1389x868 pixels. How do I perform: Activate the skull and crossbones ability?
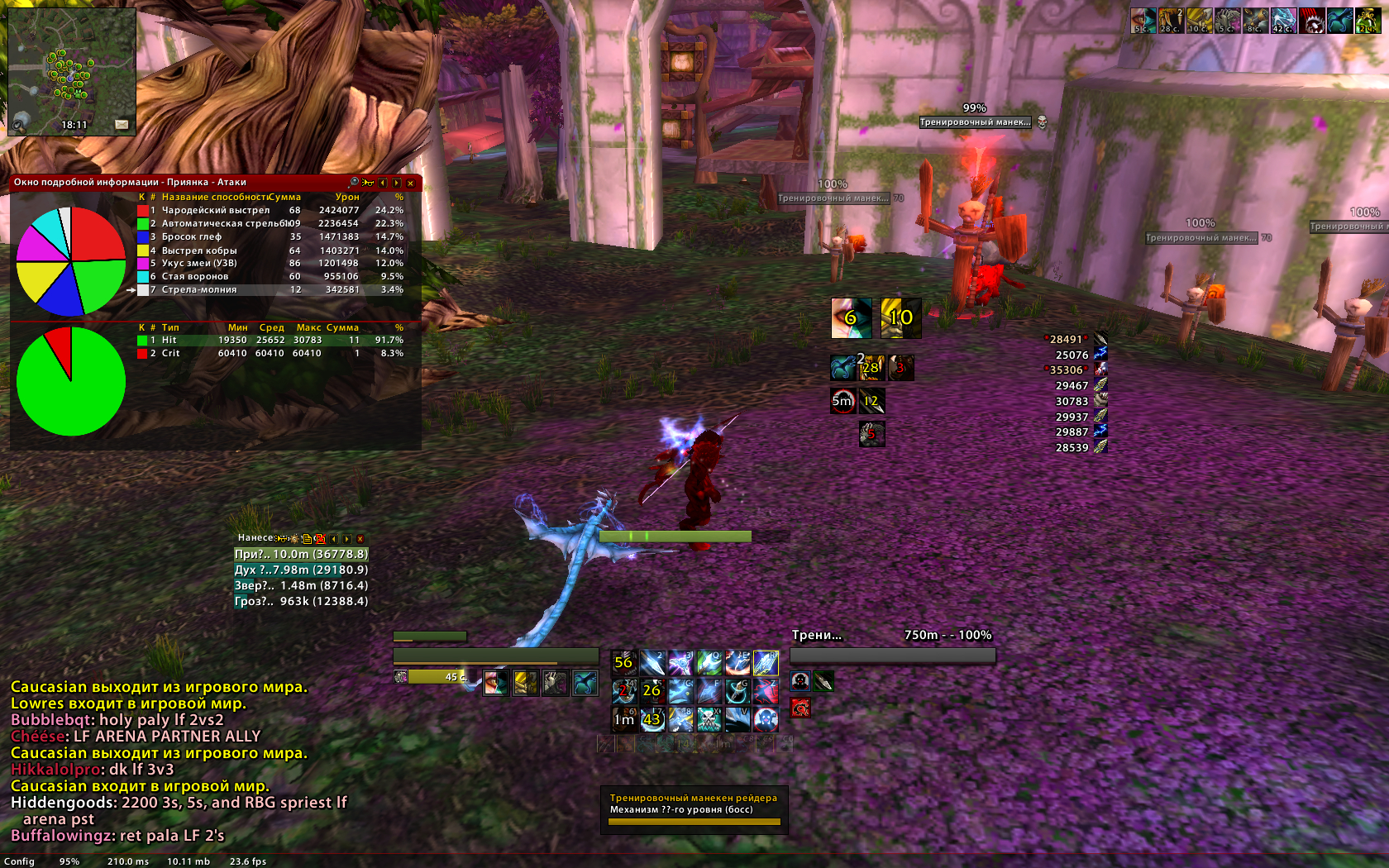pyautogui.click(x=709, y=718)
